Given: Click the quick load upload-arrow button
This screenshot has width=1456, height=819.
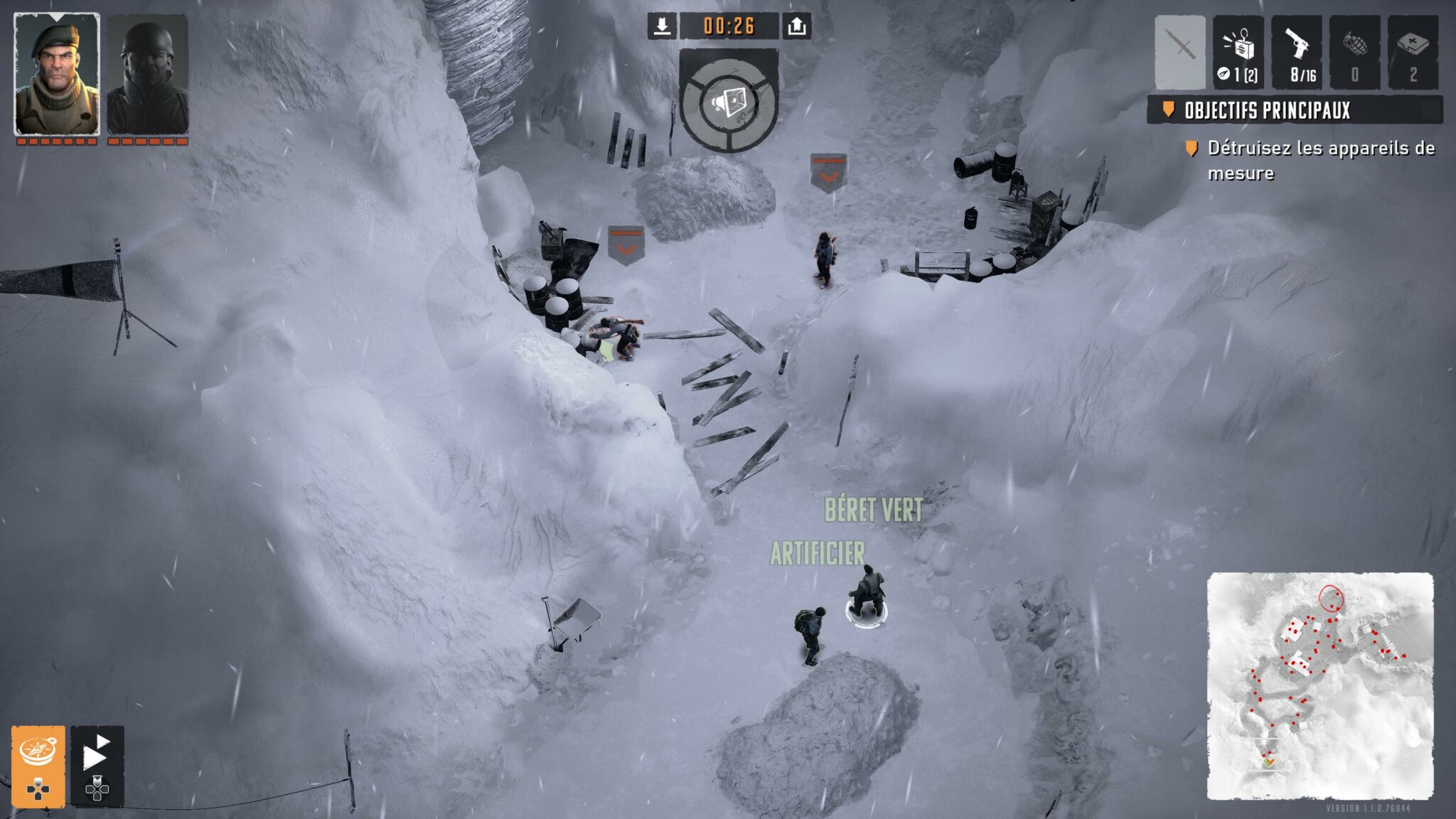Looking at the screenshot, I should [797, 26].
